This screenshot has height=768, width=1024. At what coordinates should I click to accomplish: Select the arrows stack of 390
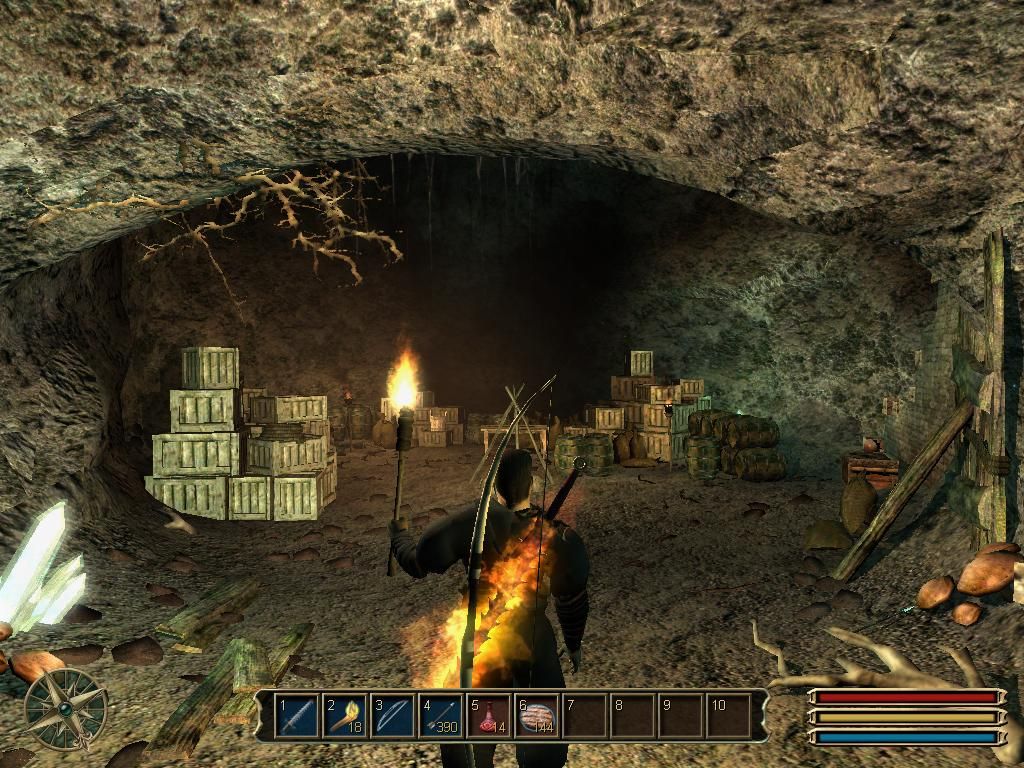point(441,716)
